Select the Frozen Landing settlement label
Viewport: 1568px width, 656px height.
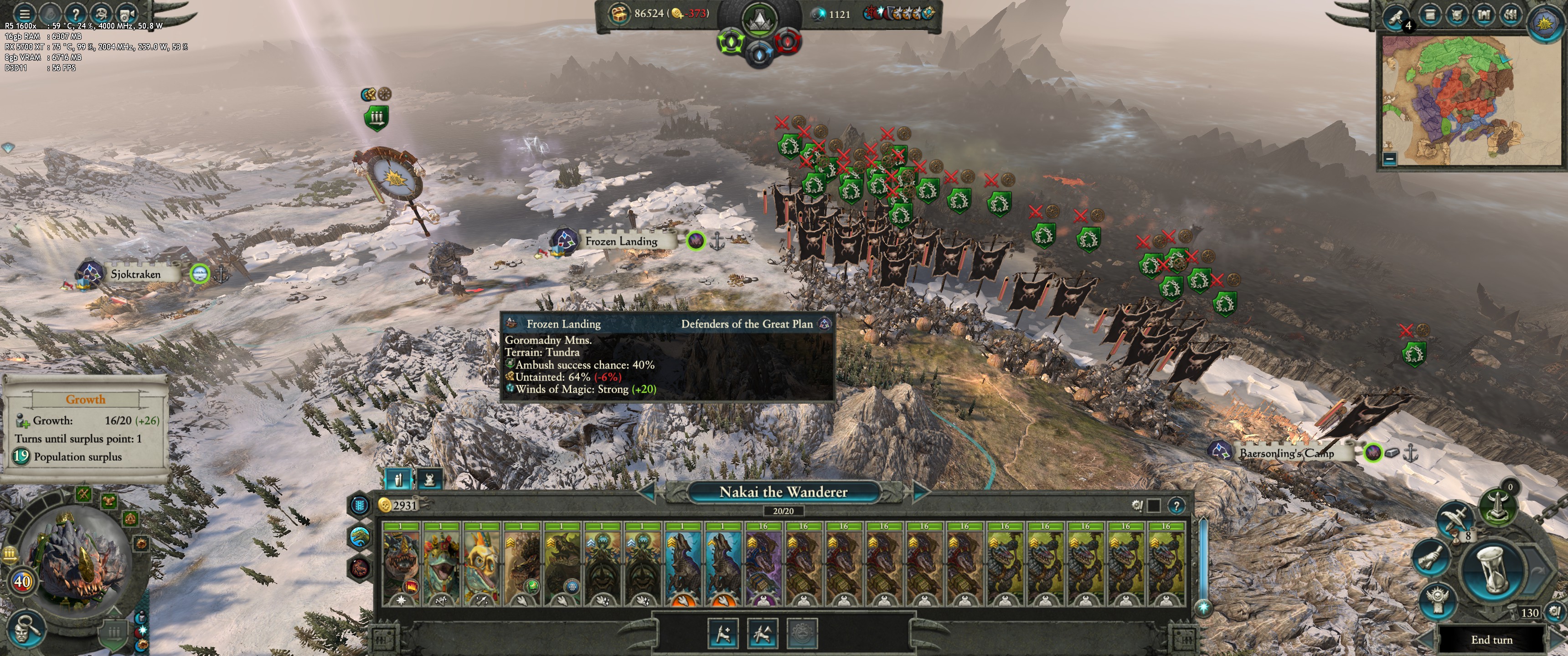pyautogui.click(x=621, y=241)
